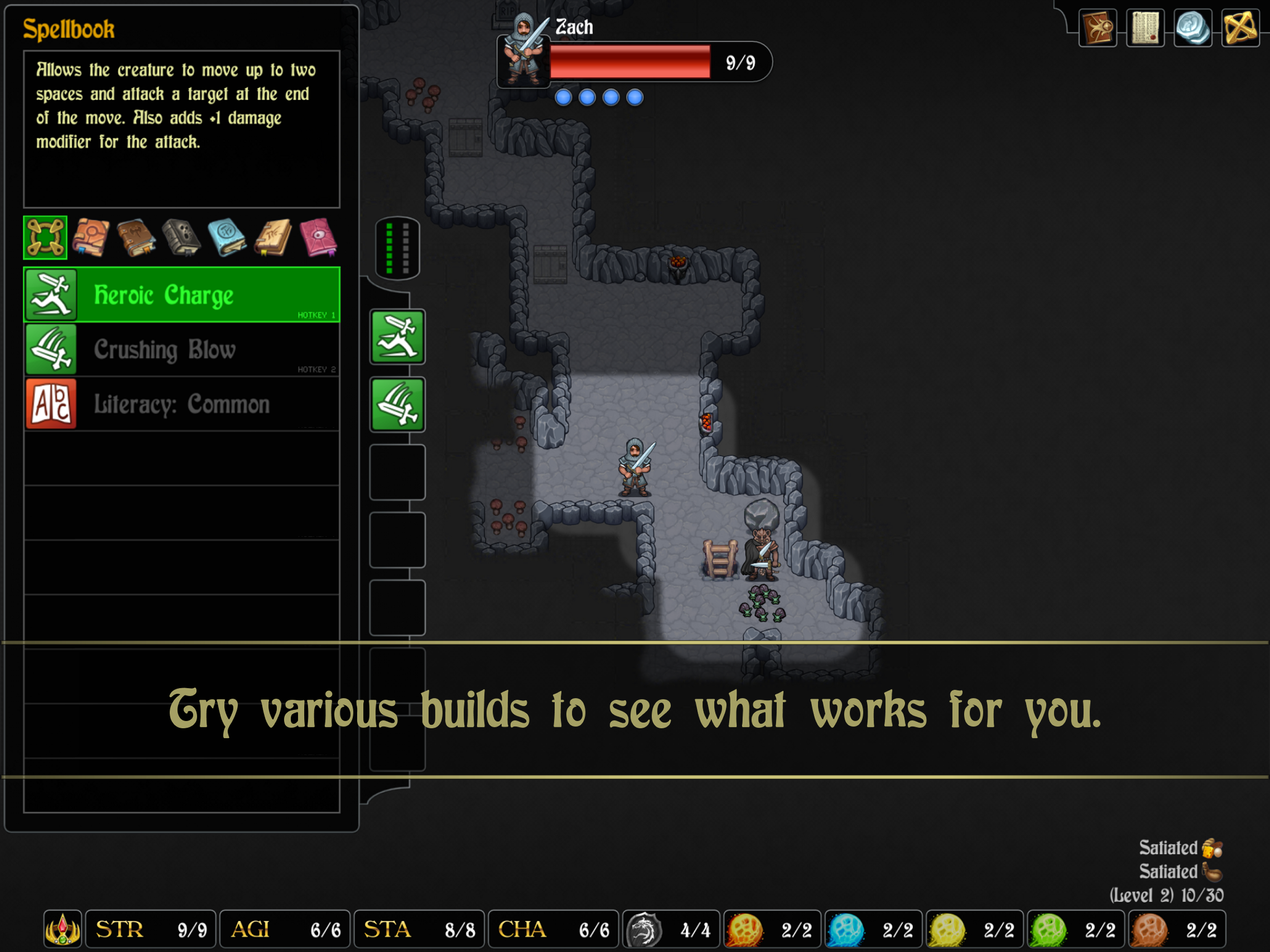Open the brown leather axe-emblem spellbook tab
This screenshot has height=952, width=1270.
coord(136,237)
